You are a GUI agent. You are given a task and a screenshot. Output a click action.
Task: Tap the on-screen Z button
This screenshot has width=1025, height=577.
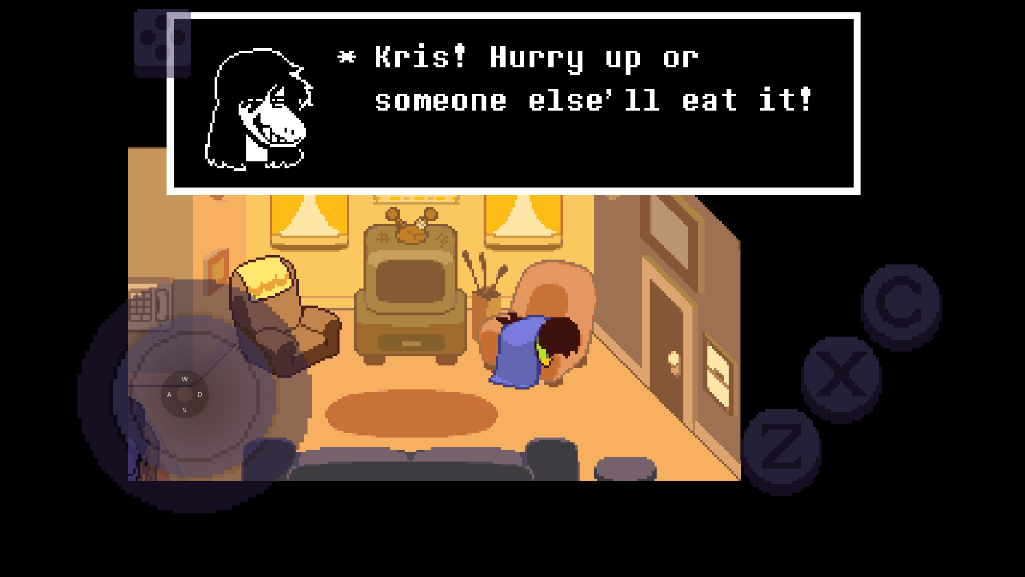tap(781, 450)
